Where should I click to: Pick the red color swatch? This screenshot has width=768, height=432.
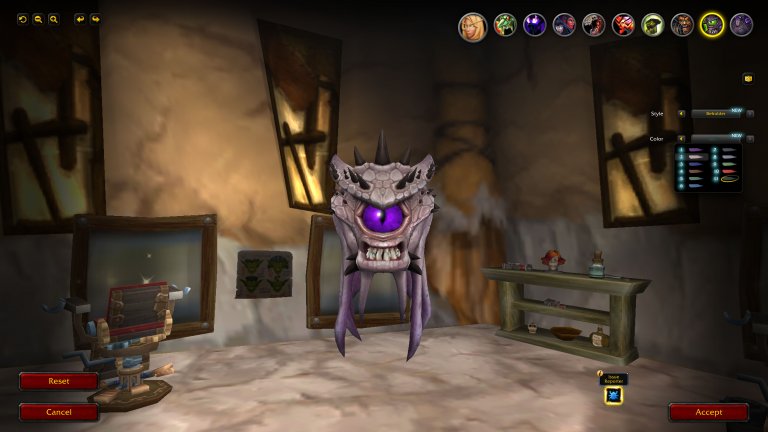tap(726, 171)
